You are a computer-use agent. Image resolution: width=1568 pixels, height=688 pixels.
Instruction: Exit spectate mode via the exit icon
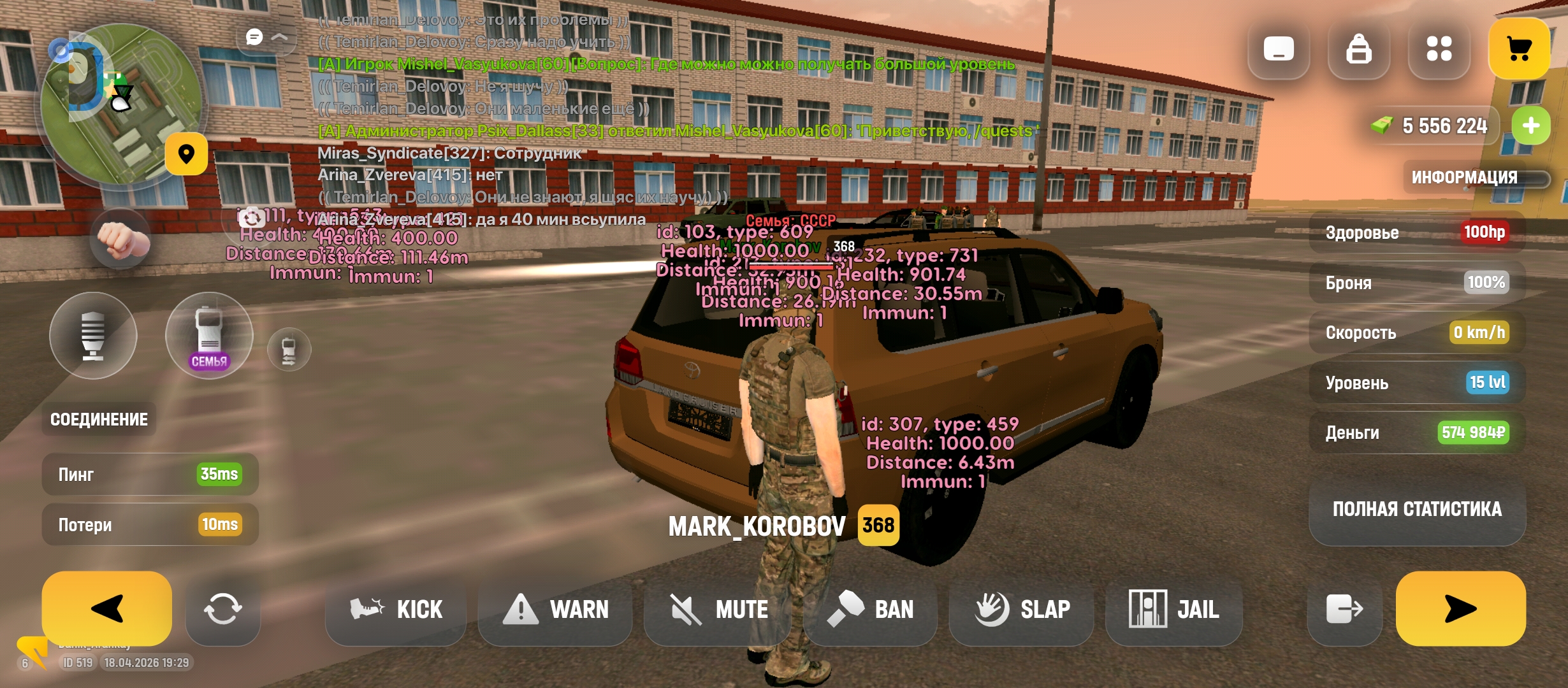(x=1344, y=610)
